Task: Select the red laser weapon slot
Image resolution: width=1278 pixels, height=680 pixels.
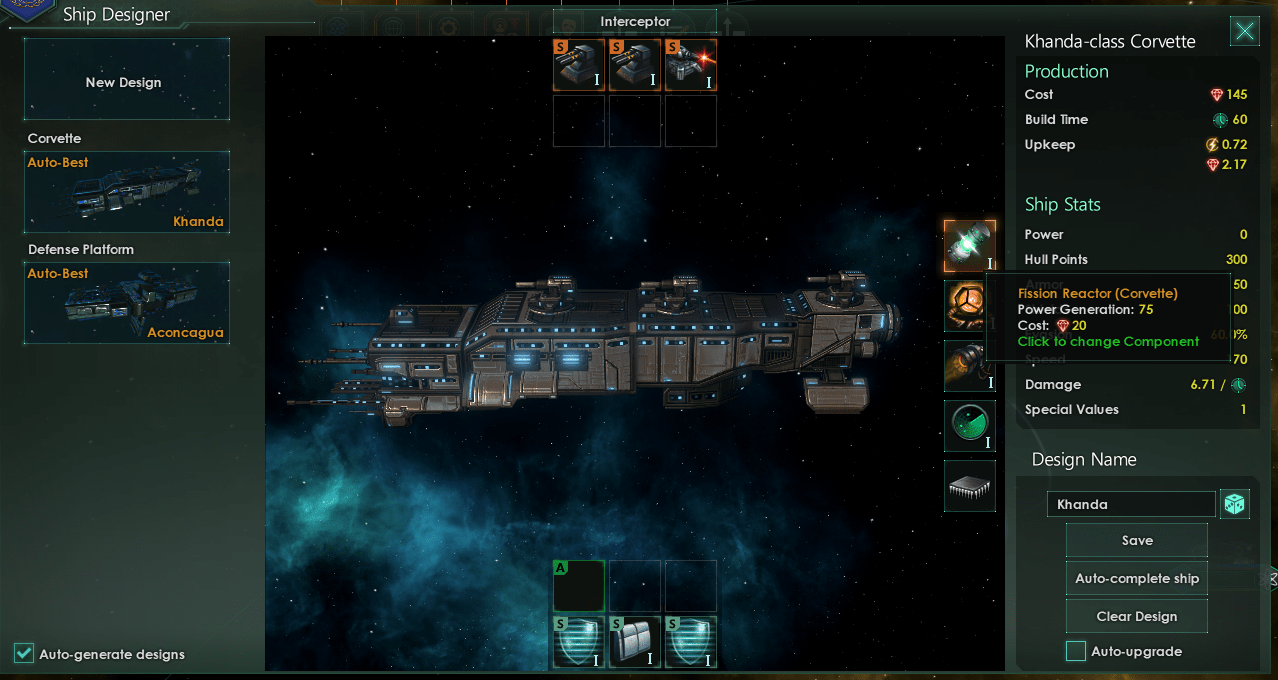Action: 690,65
